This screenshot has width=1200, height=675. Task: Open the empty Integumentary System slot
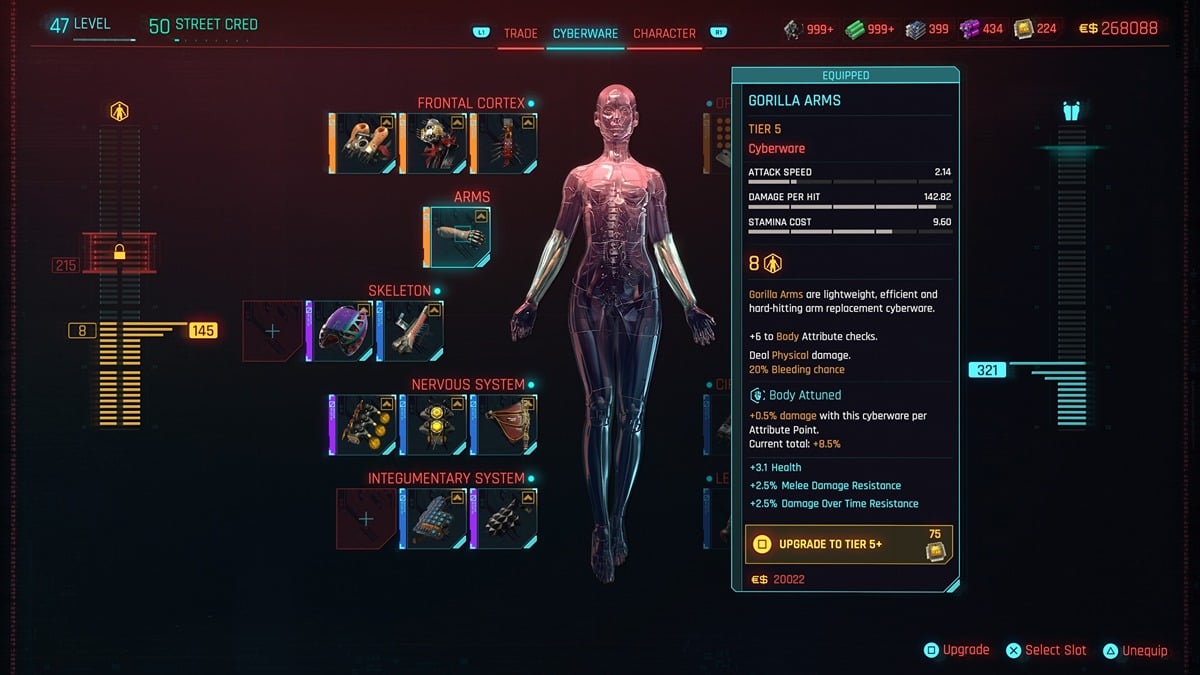point(366,519)
